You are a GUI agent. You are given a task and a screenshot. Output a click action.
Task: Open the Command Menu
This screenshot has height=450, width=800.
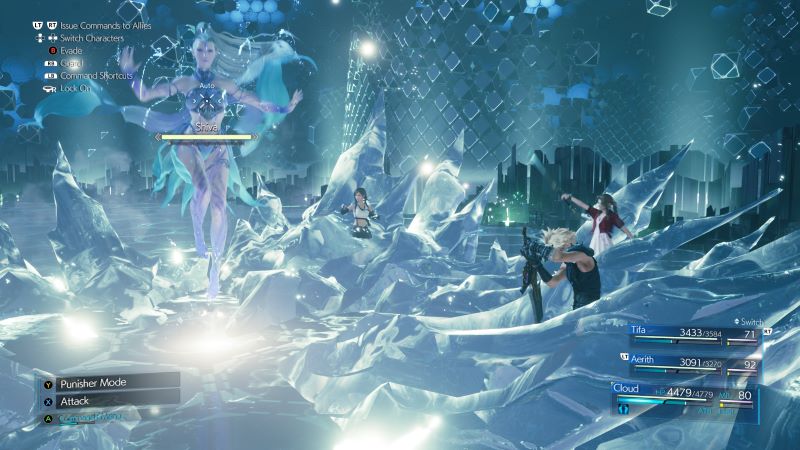(x=92, y=417)
